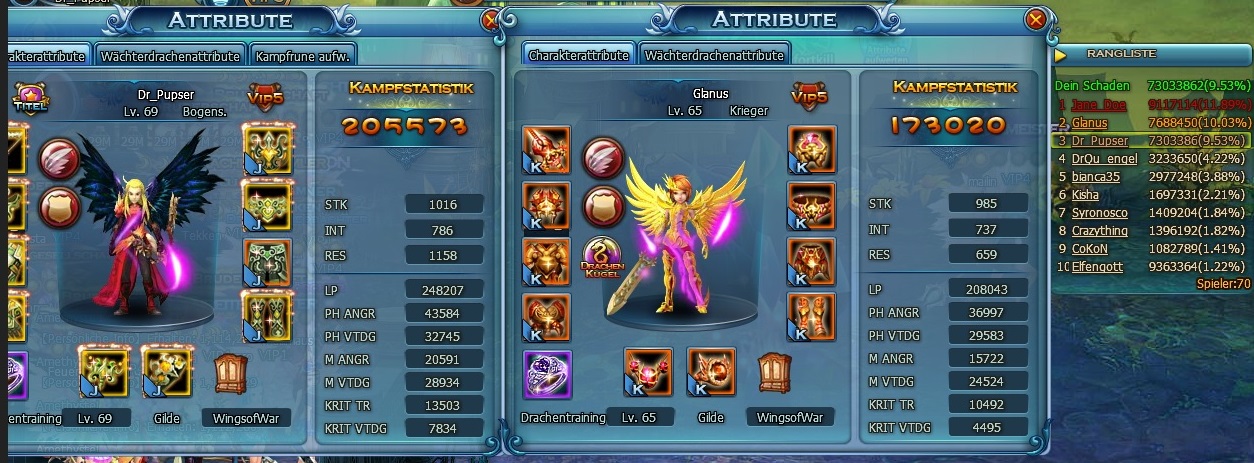Open Wächterdrachenattribute tab in Glanus's window
The height and width of the screenshot is (463, 1254).
712,56
